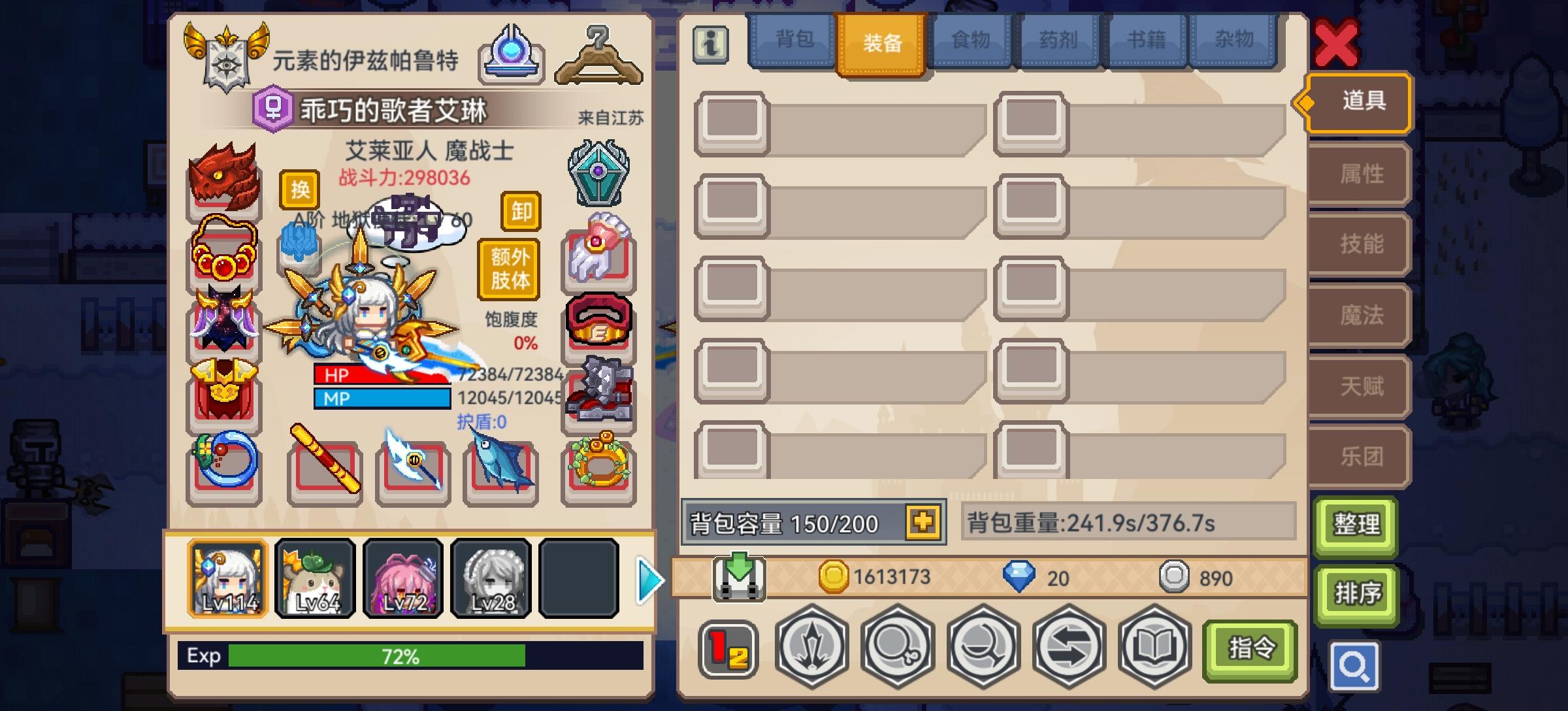
Task: Switch to the 食物 (food) tab
Action: (x=968, y=41)
